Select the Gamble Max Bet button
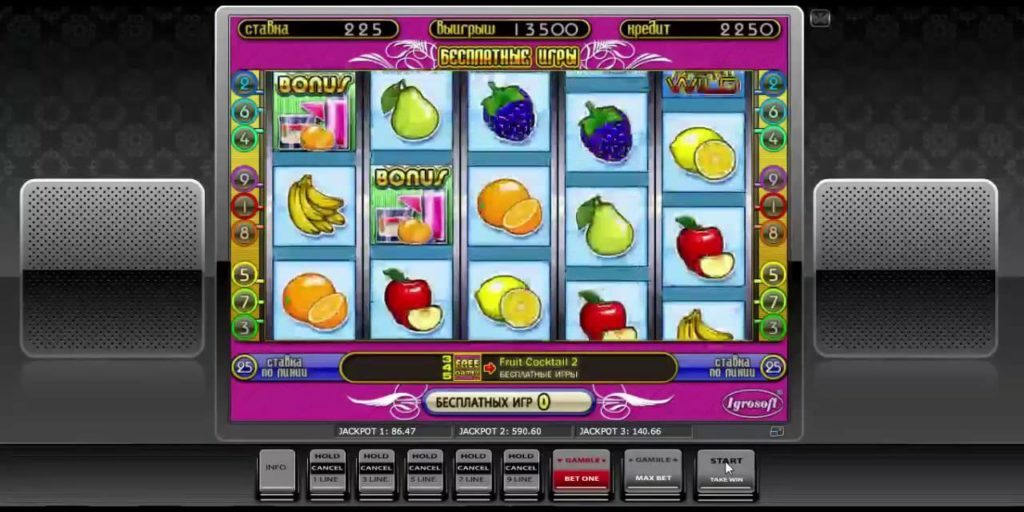Viewport: 1024px width, 512px height. click(x=653, y=468)
